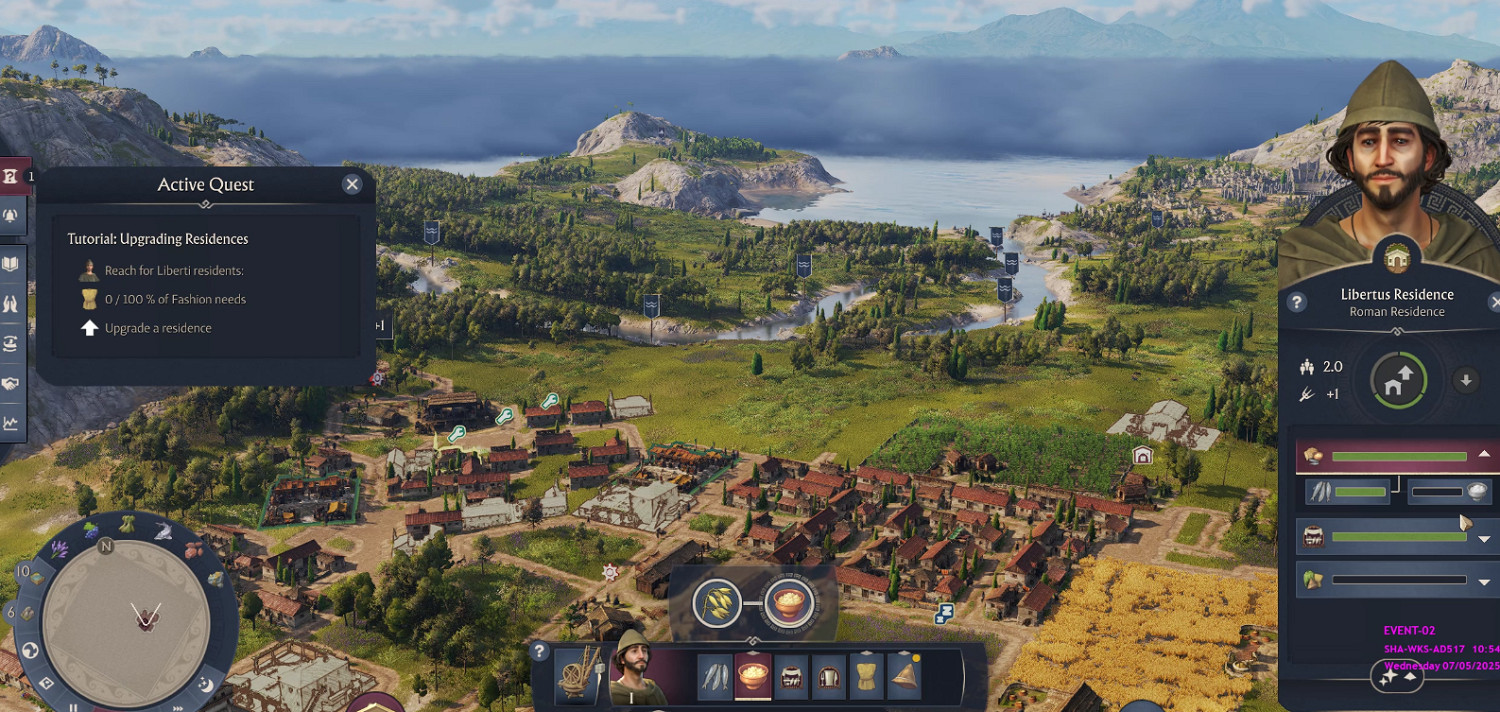This screenshot has height=712, width=1500.
Task: Downgrade the residence with the down arrow
Action: click(1466, 380)
